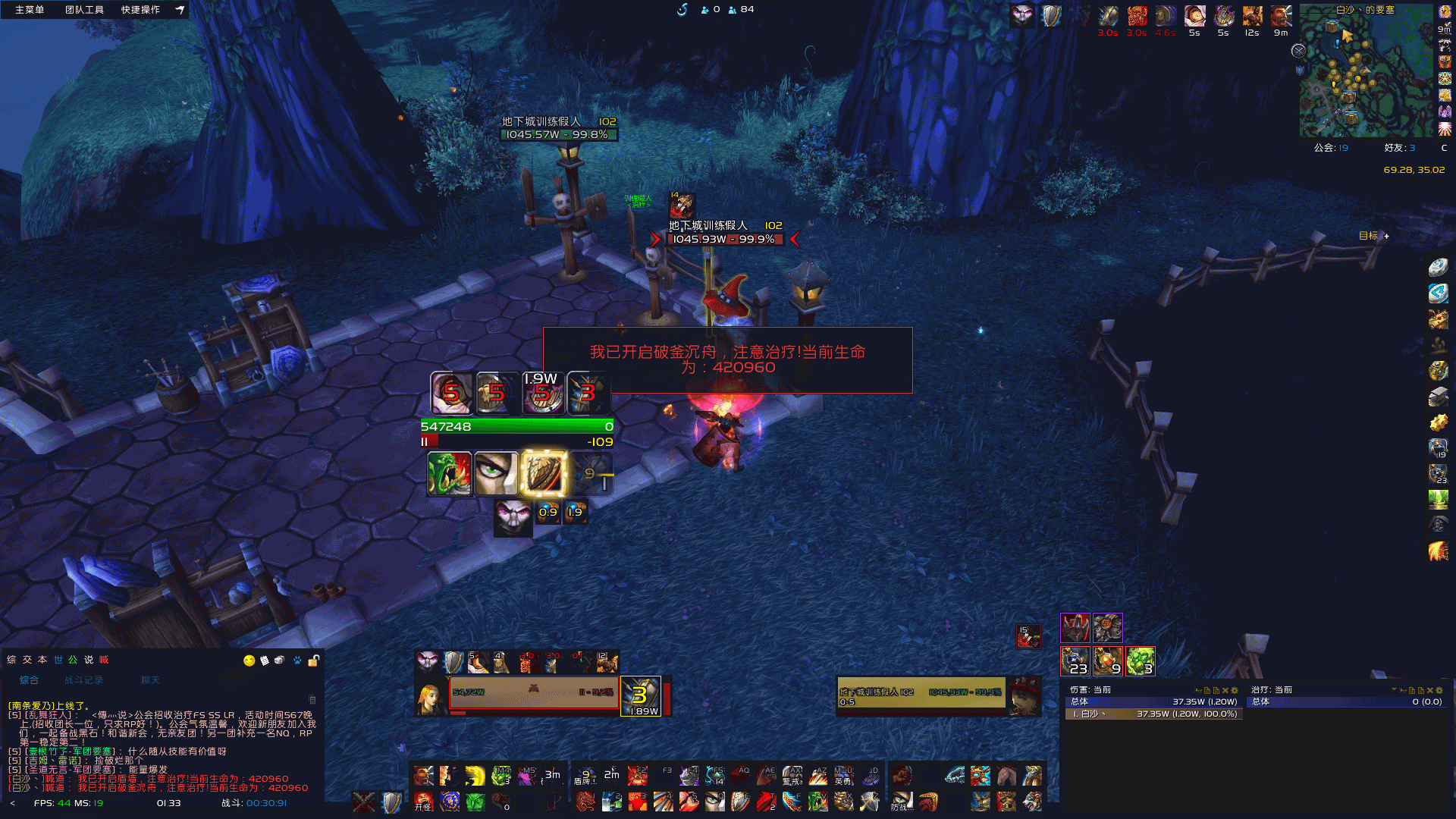Show the 公会 guild member list
The image size is (1456, 819).
tap(1331, 148)
